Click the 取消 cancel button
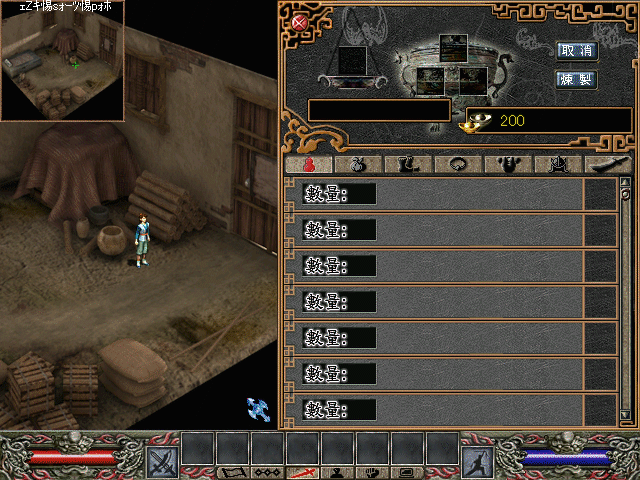 tap(577, 51)
